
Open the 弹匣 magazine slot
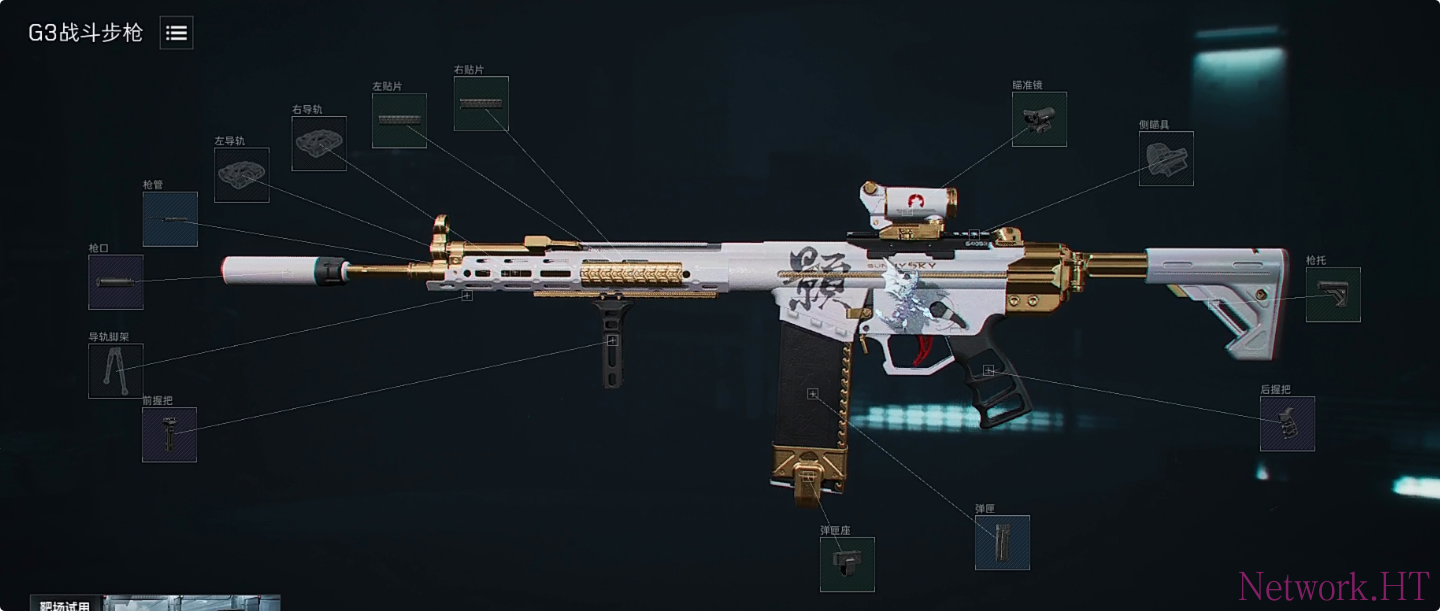[1002, 543]
